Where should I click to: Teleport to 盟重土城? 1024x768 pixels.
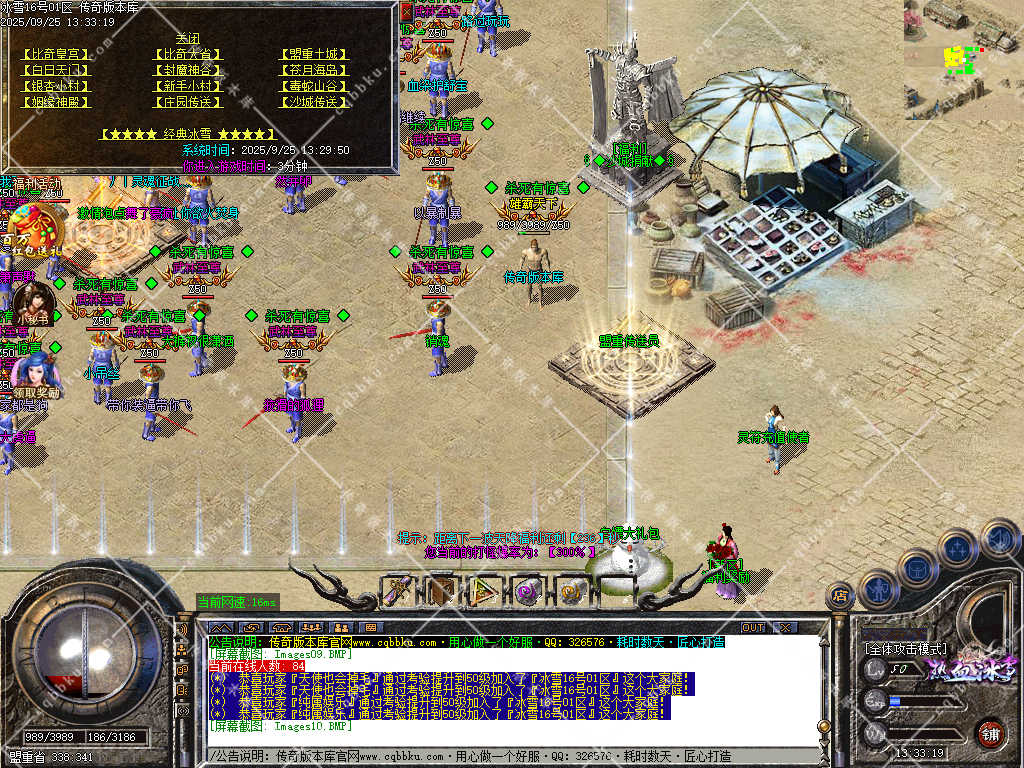coord(314,54)
